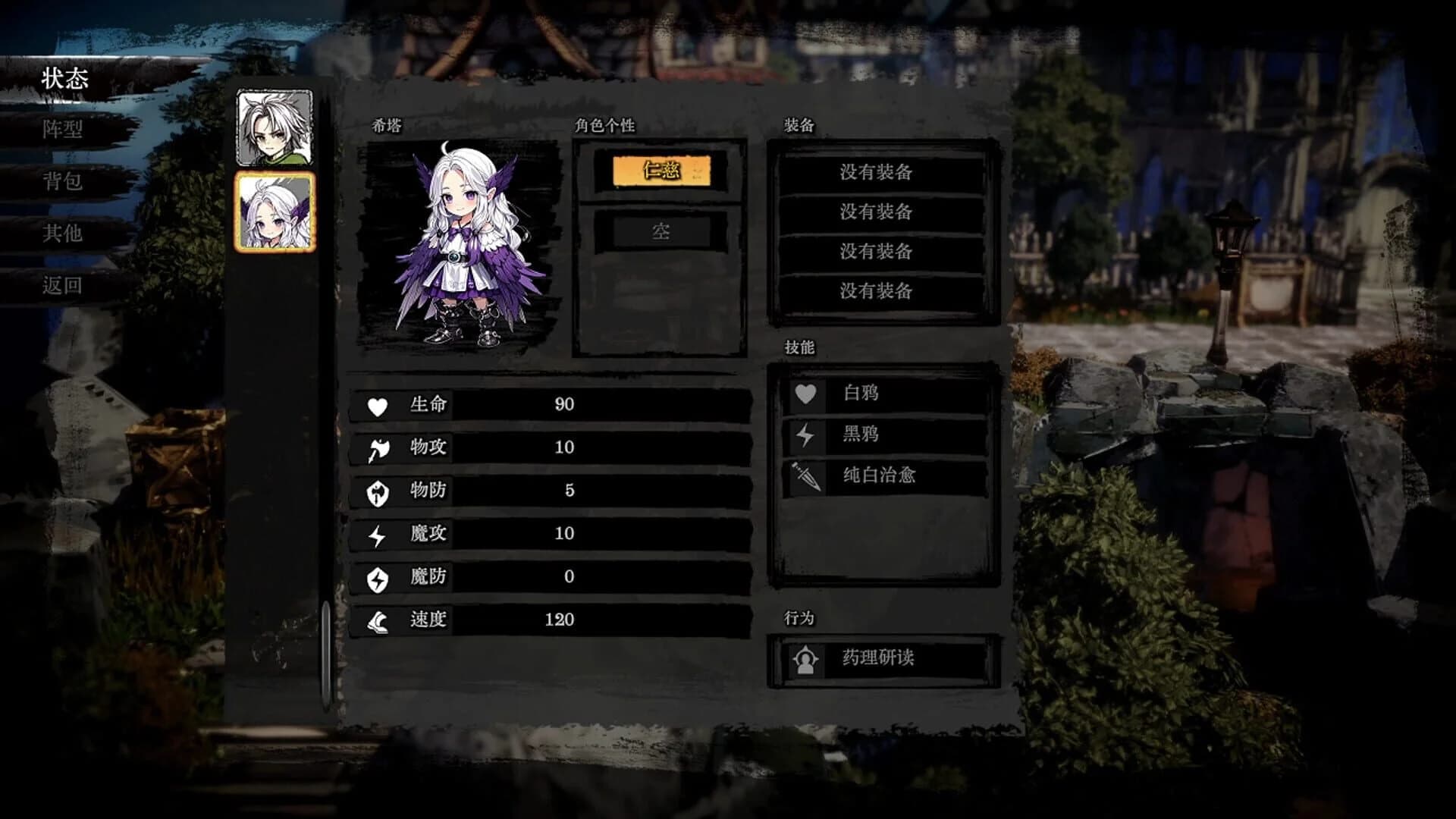Click the lightning icon next to 魔攻
The image size is (1456, 819).
pos(377,533)
